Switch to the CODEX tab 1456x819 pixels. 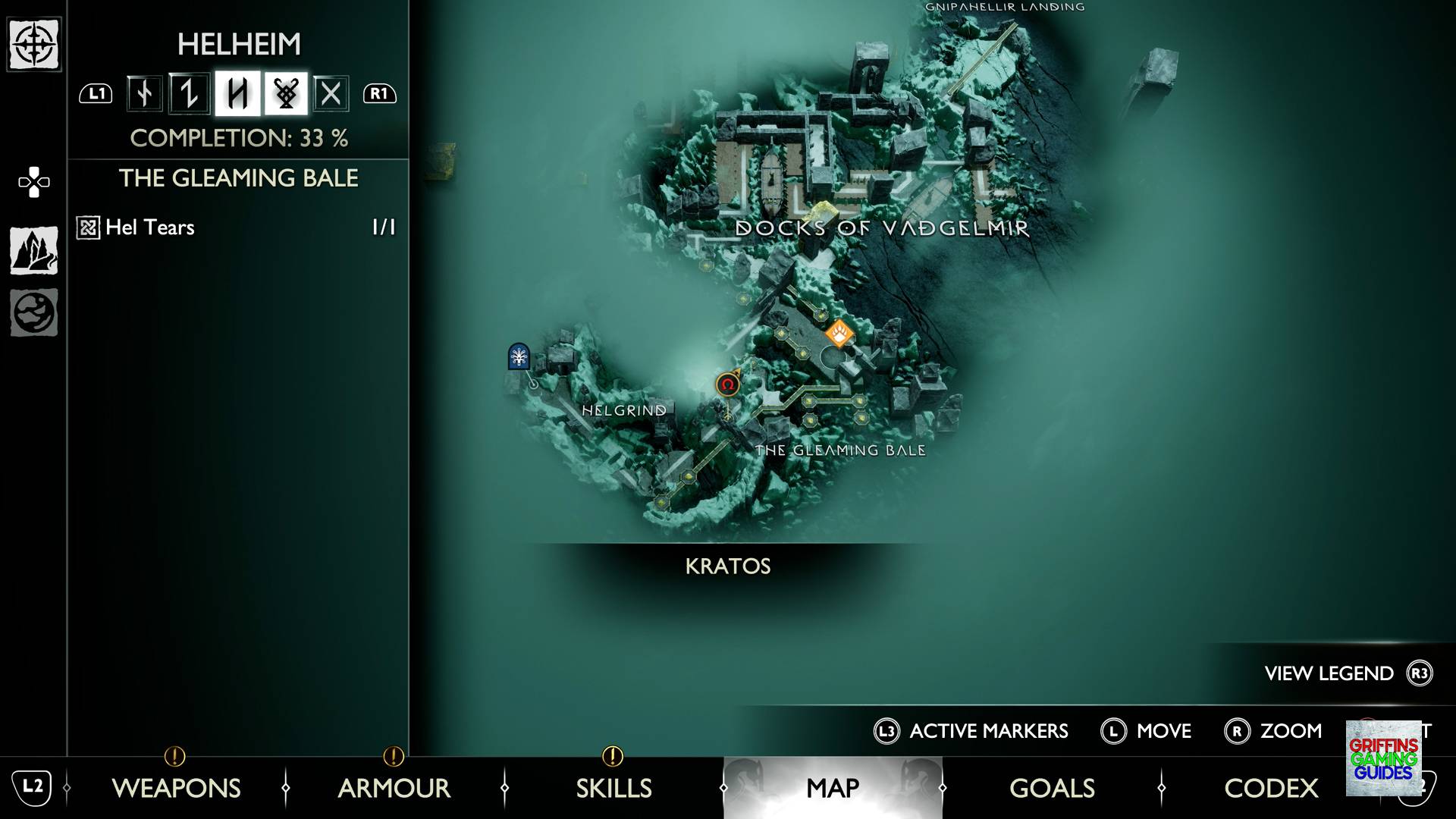point(1271,789)
